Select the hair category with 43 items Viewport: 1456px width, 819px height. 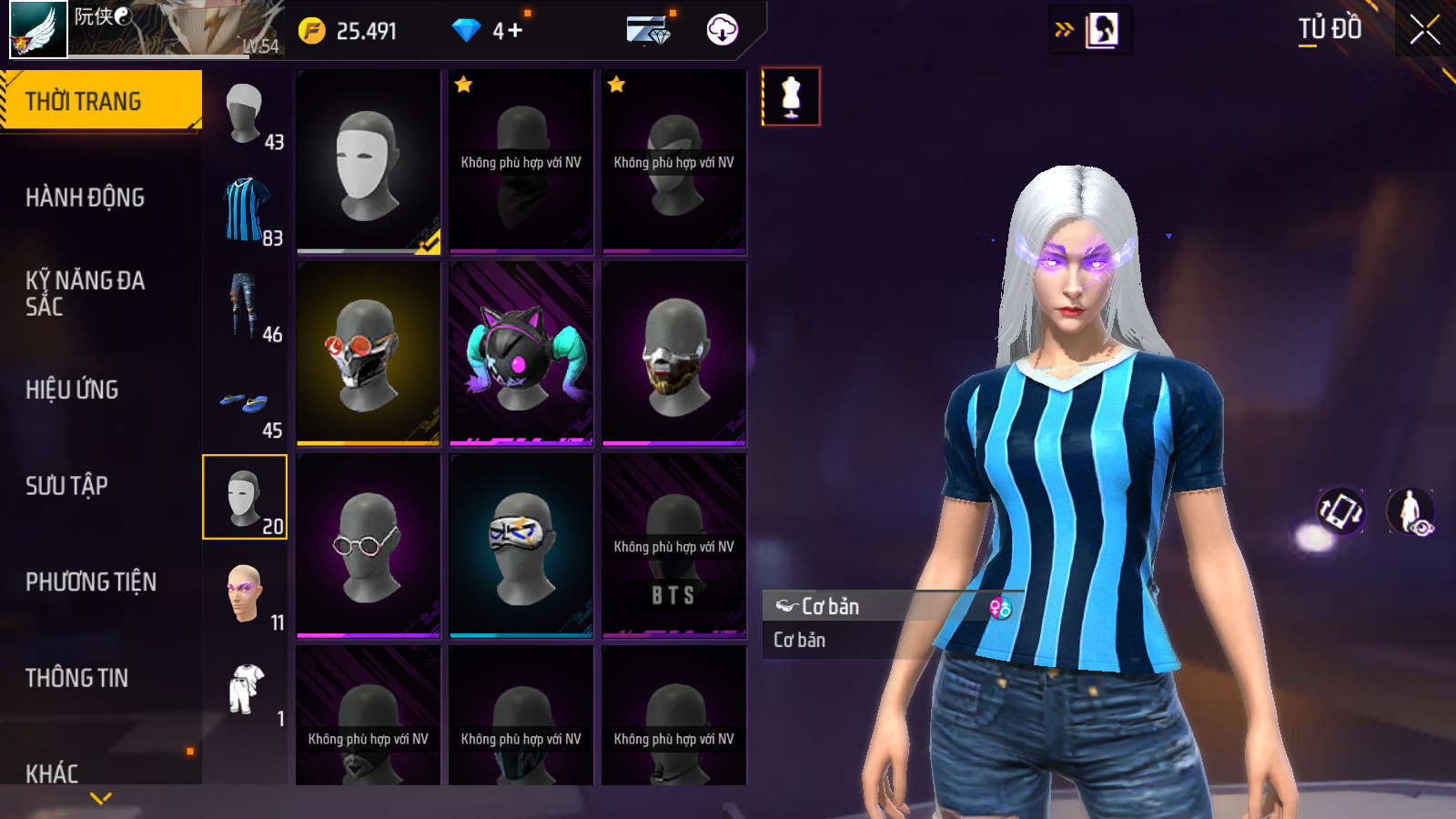[245, 114]
